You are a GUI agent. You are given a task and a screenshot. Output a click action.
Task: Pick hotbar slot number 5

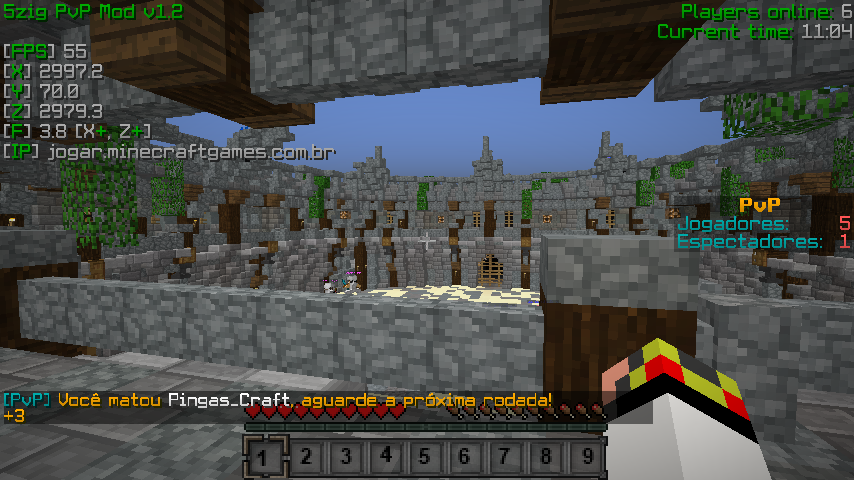pos(425,458)
